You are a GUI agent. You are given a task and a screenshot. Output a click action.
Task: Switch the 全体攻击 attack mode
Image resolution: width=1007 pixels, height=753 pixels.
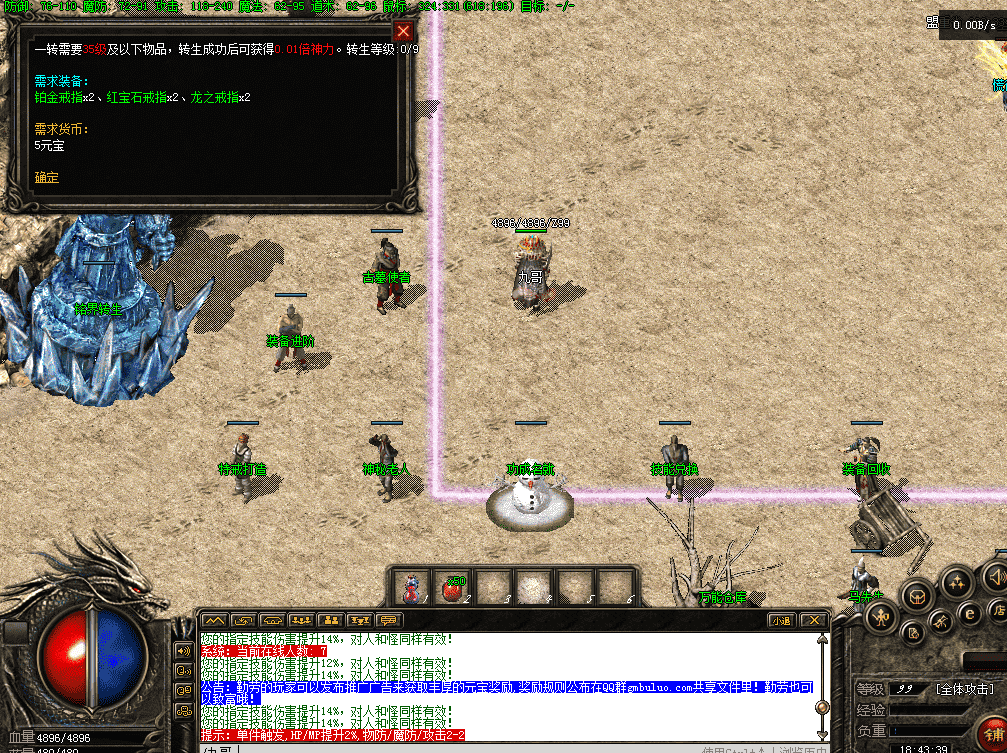tap(962, 689)
